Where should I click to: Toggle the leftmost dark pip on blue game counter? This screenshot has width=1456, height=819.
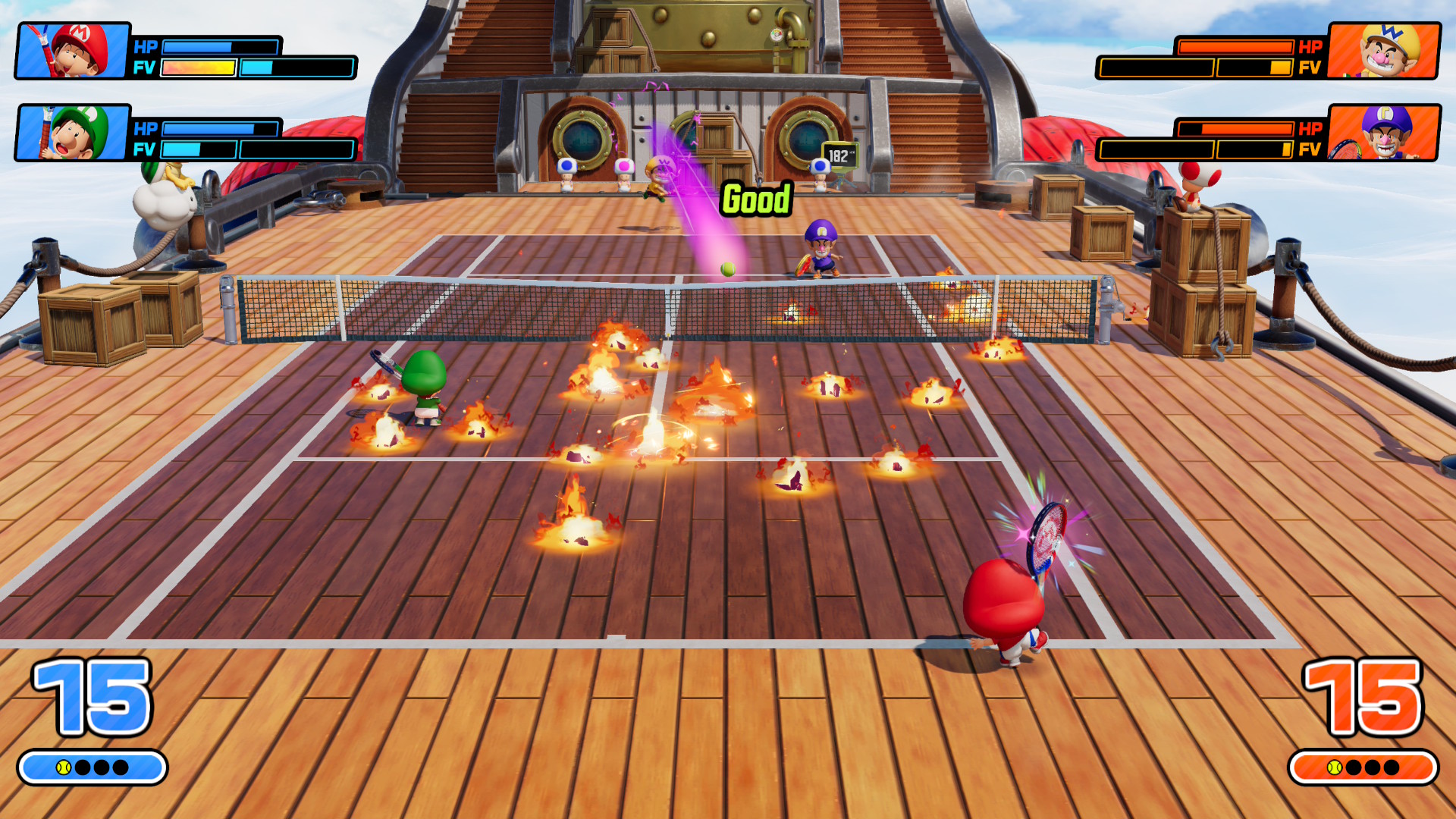click(x=82, y=767)
